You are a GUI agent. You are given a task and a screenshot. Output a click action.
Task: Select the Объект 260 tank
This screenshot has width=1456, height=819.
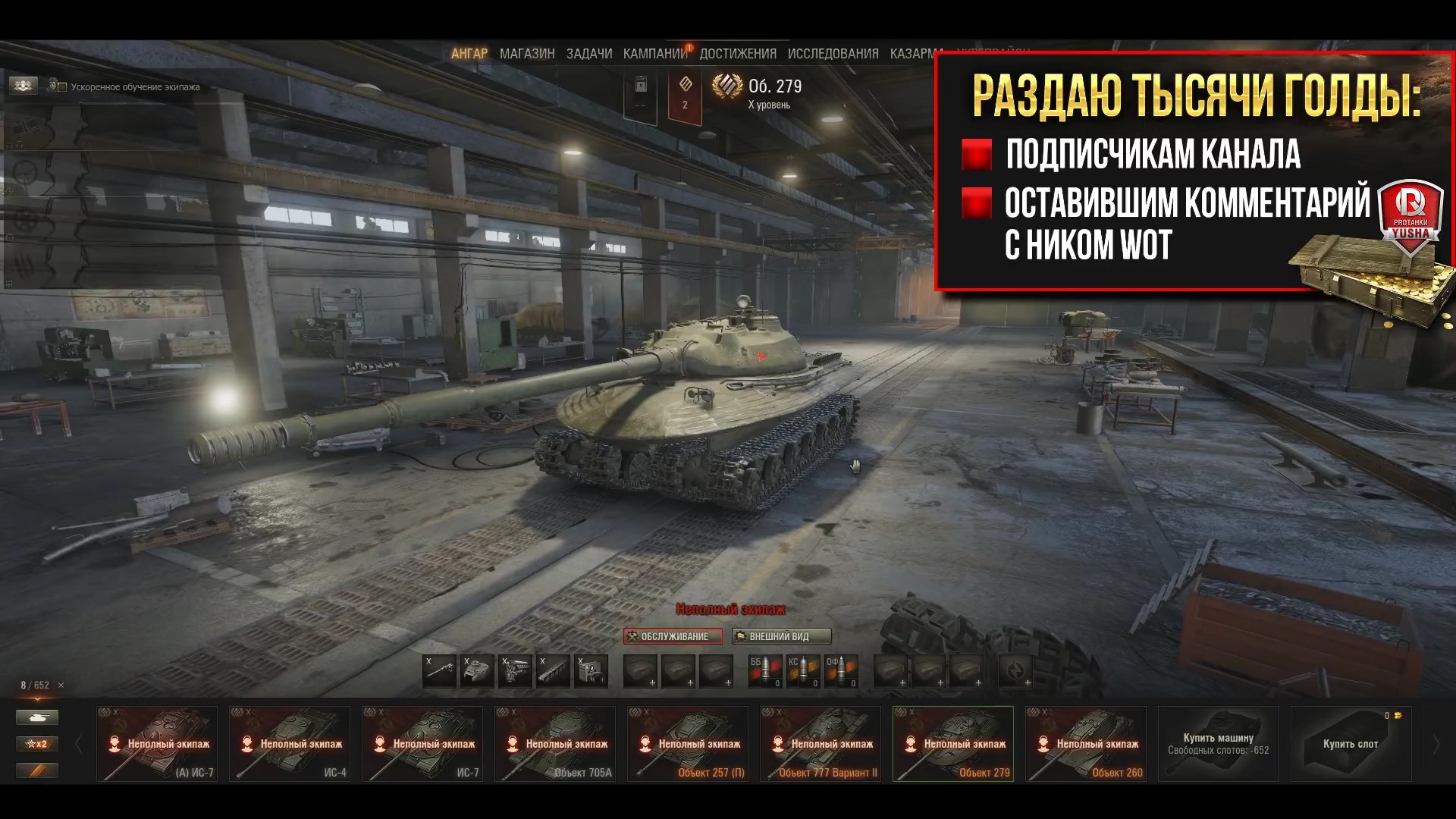1086,744
